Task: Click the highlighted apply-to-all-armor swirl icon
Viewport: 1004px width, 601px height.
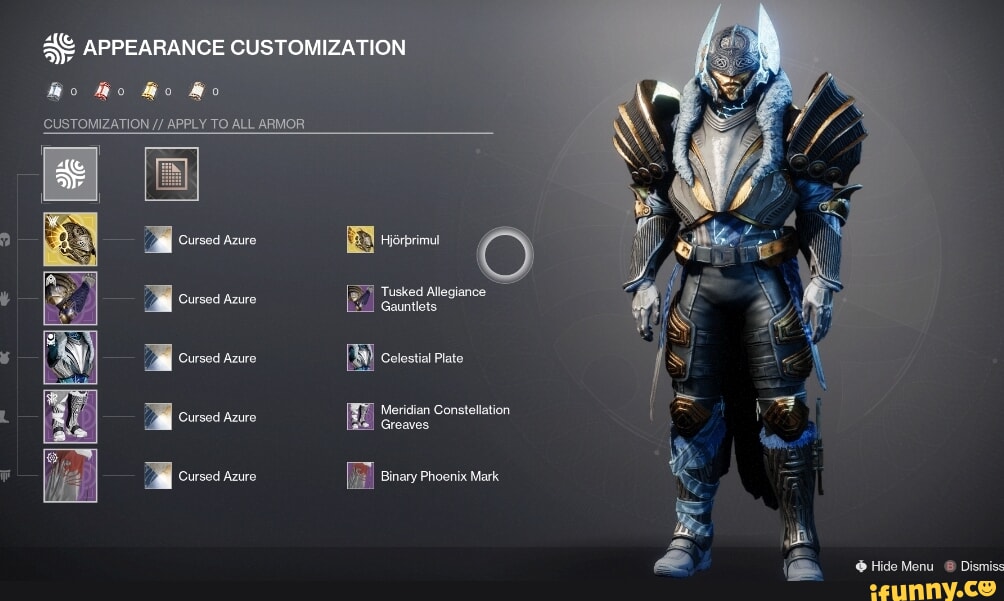Action: click(70, 174)
